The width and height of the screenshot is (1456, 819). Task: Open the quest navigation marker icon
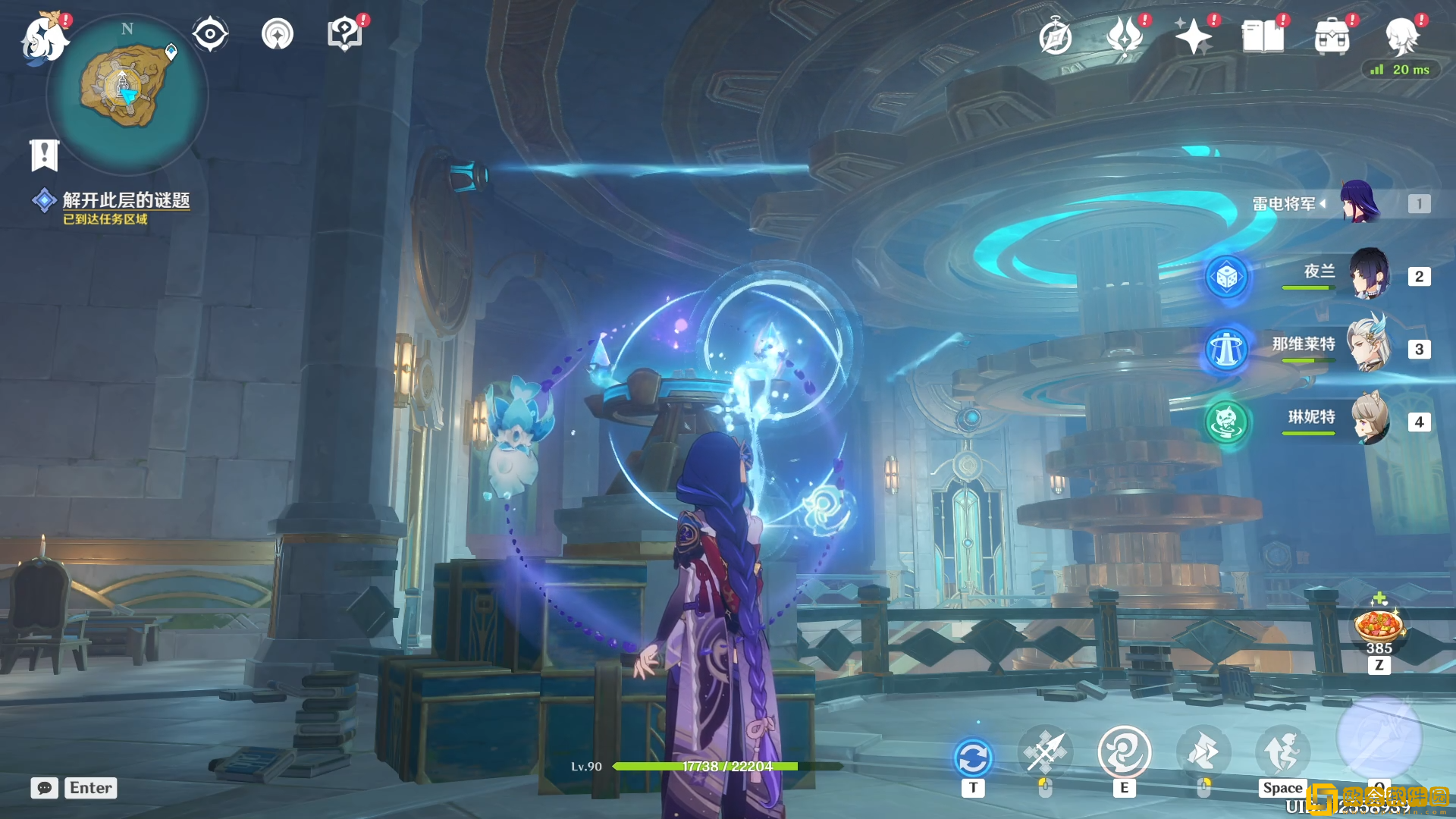[x=278, y=34]
